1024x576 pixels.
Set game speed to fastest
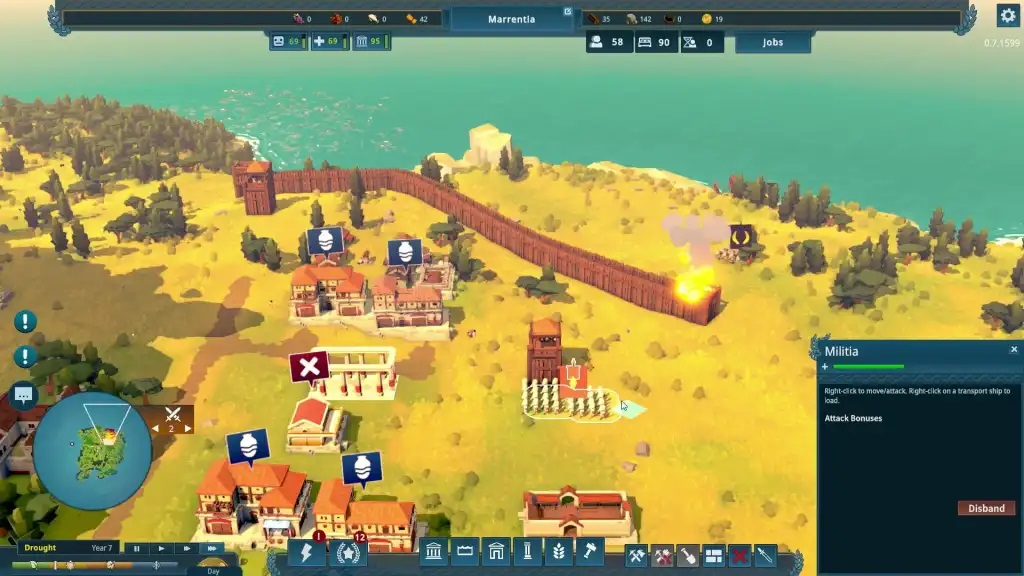212,548
